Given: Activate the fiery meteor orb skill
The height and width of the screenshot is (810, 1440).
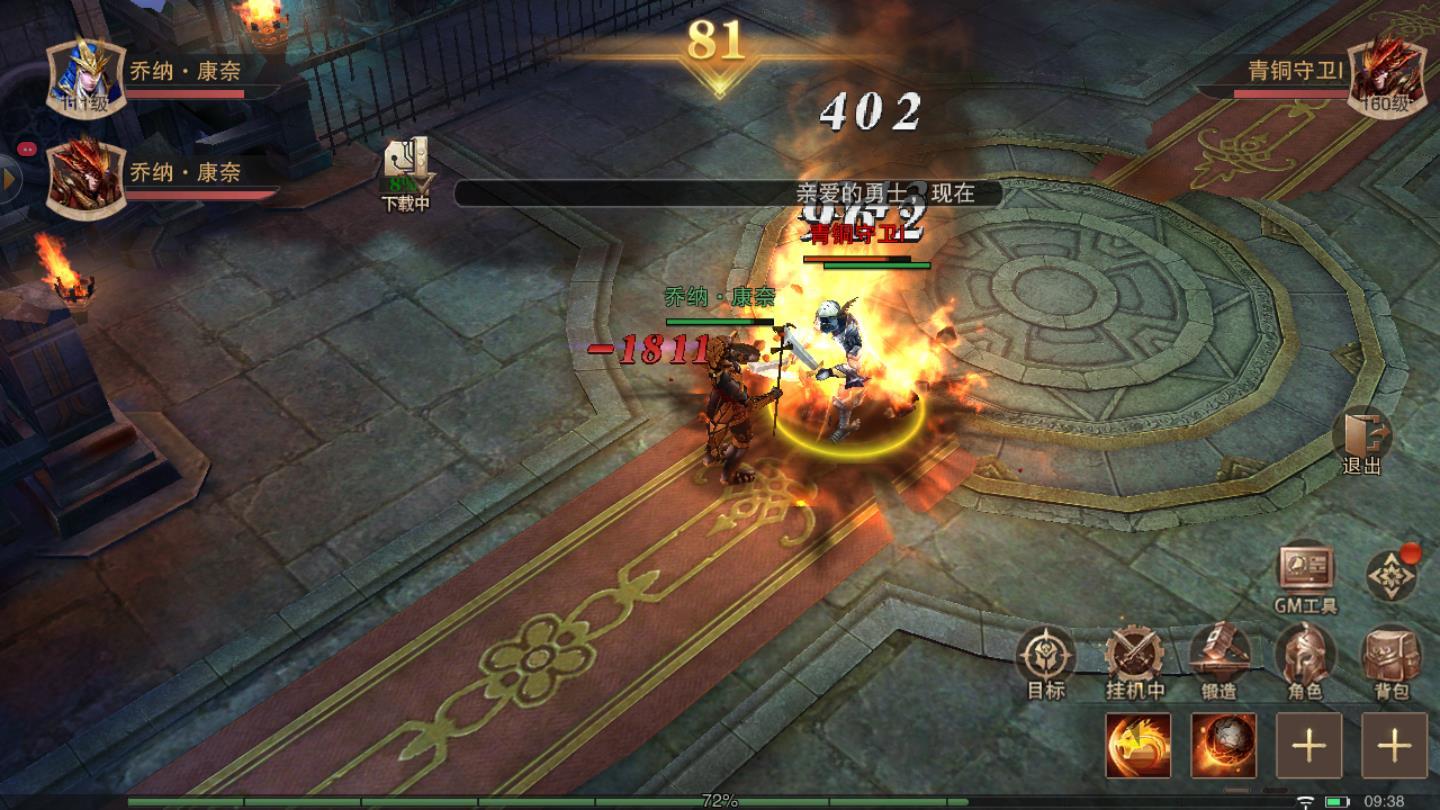Looking at the screenshot, I should [1224, 745].
